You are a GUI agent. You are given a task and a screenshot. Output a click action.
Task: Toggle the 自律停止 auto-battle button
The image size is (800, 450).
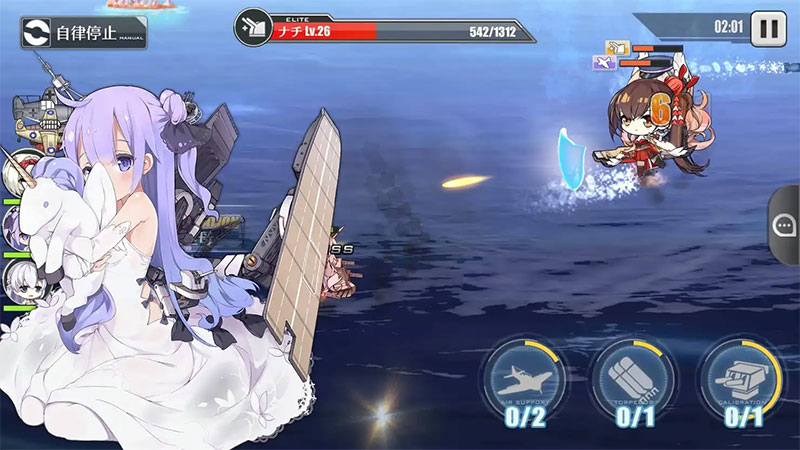[x=84, y=32]
